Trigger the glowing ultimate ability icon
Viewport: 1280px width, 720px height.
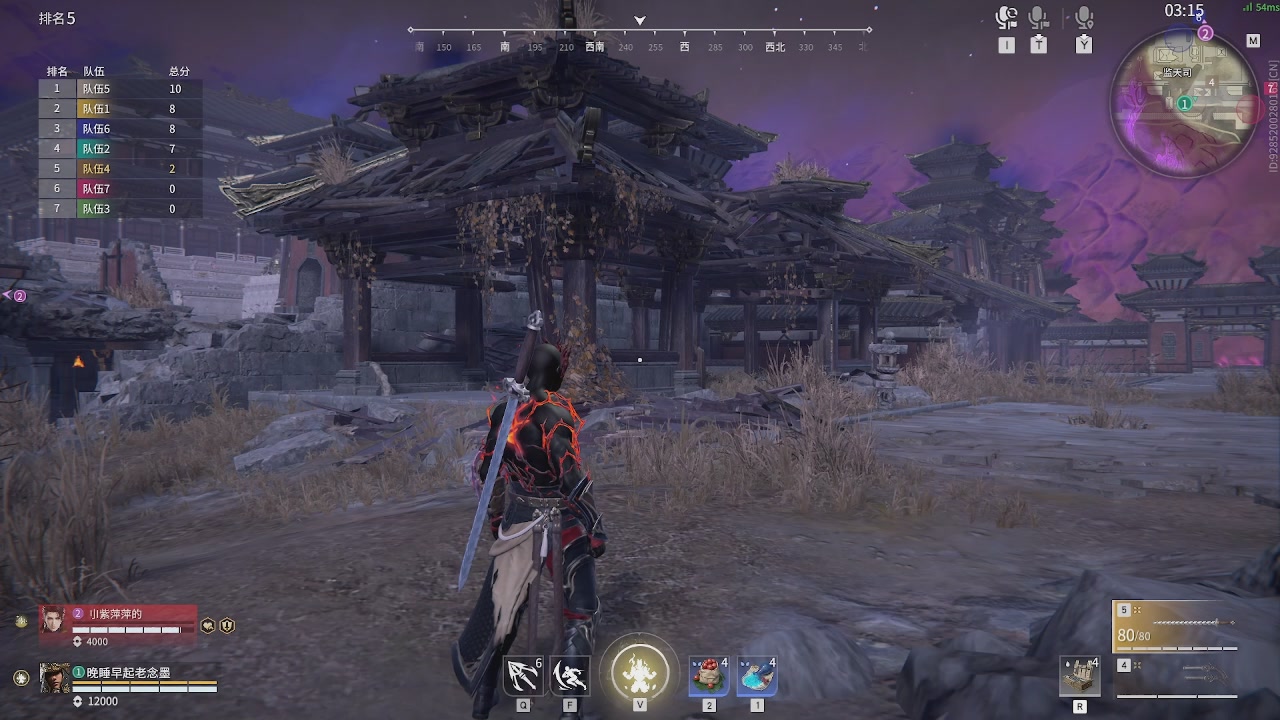click(639, 668)
